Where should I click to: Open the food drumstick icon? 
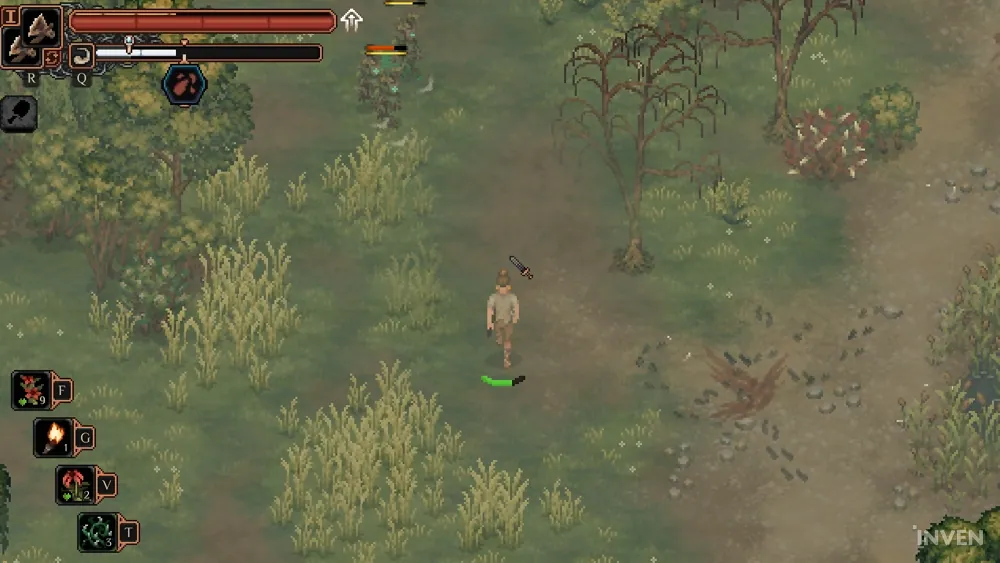tap(18, 114)
